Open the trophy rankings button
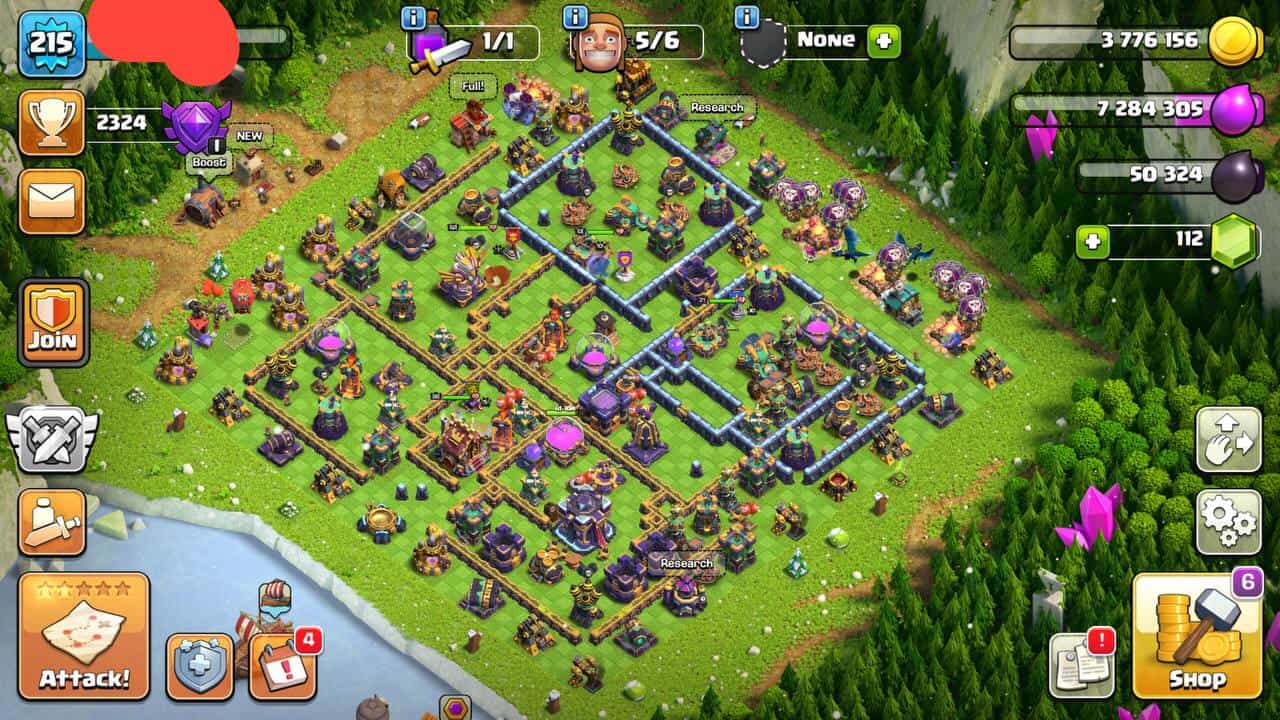Image resolution: width=1280 pixels, height=720 pixels. point(51,122)
